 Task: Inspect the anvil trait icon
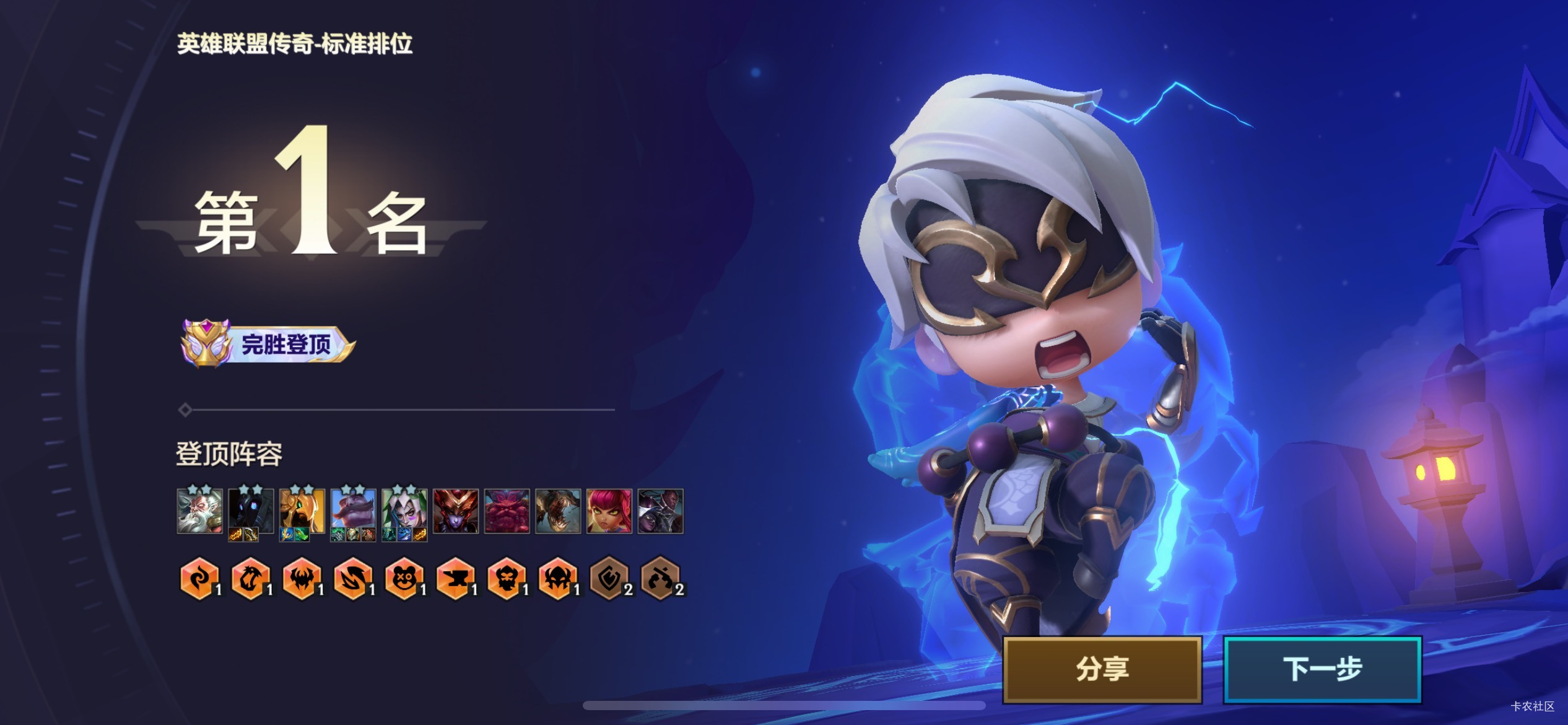[x=455, y=579]
